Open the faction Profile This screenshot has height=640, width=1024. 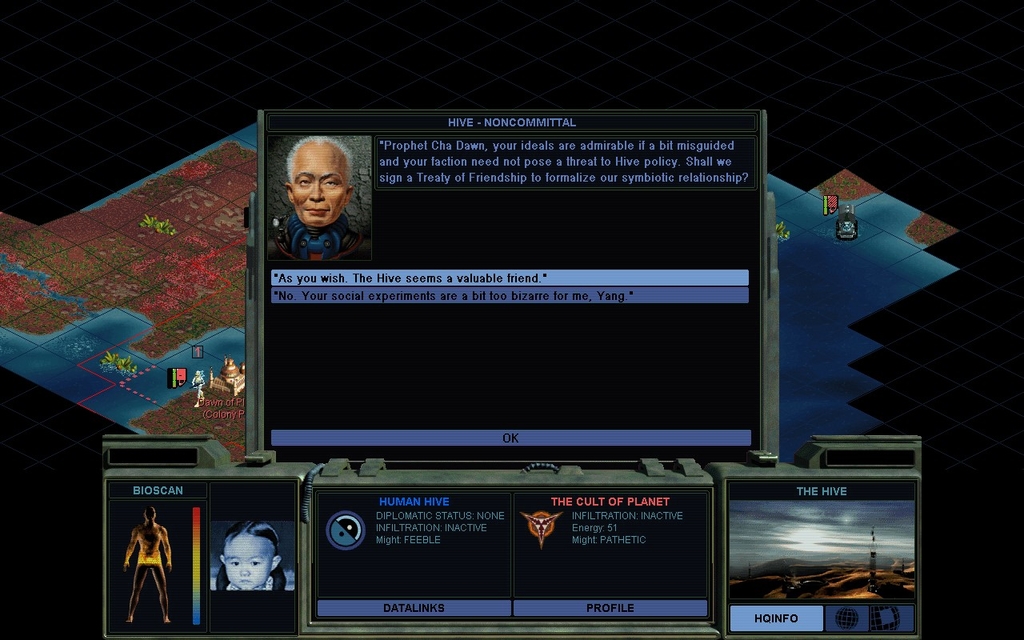610,608
